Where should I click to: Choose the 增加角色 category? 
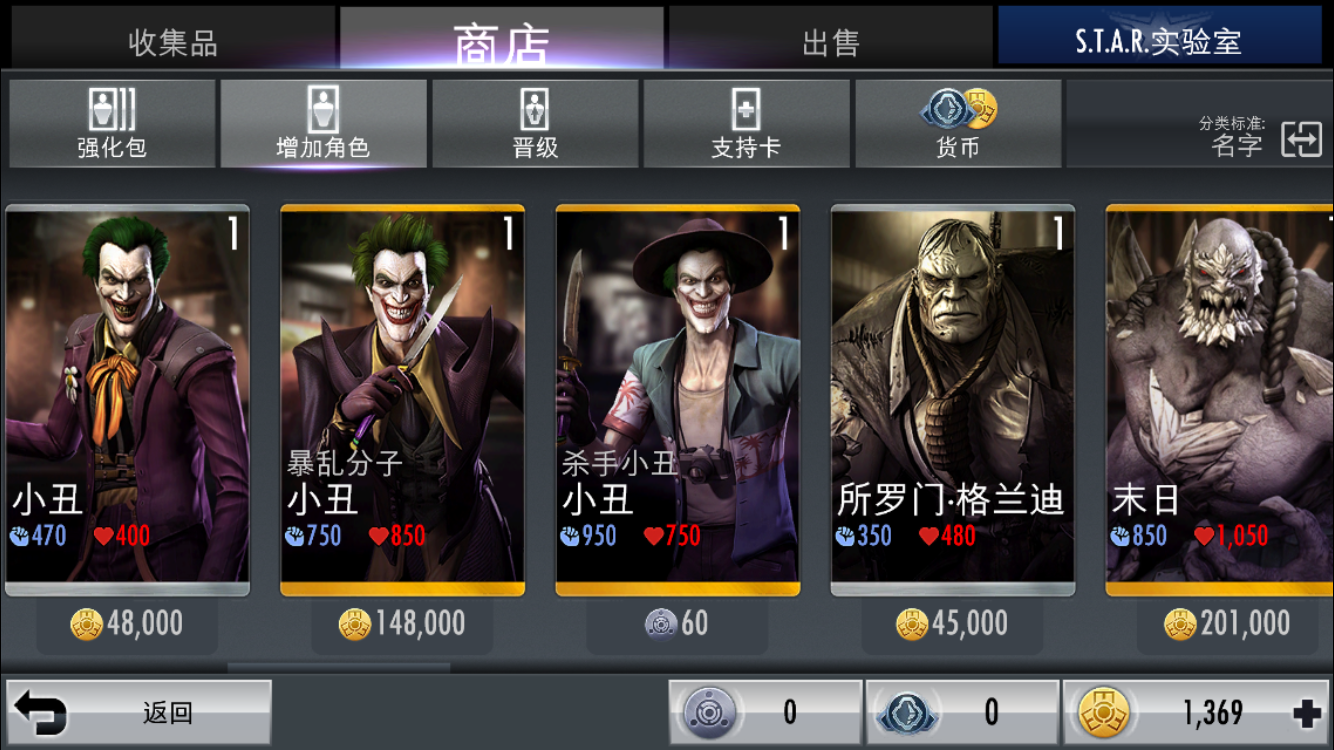point(323,124)
